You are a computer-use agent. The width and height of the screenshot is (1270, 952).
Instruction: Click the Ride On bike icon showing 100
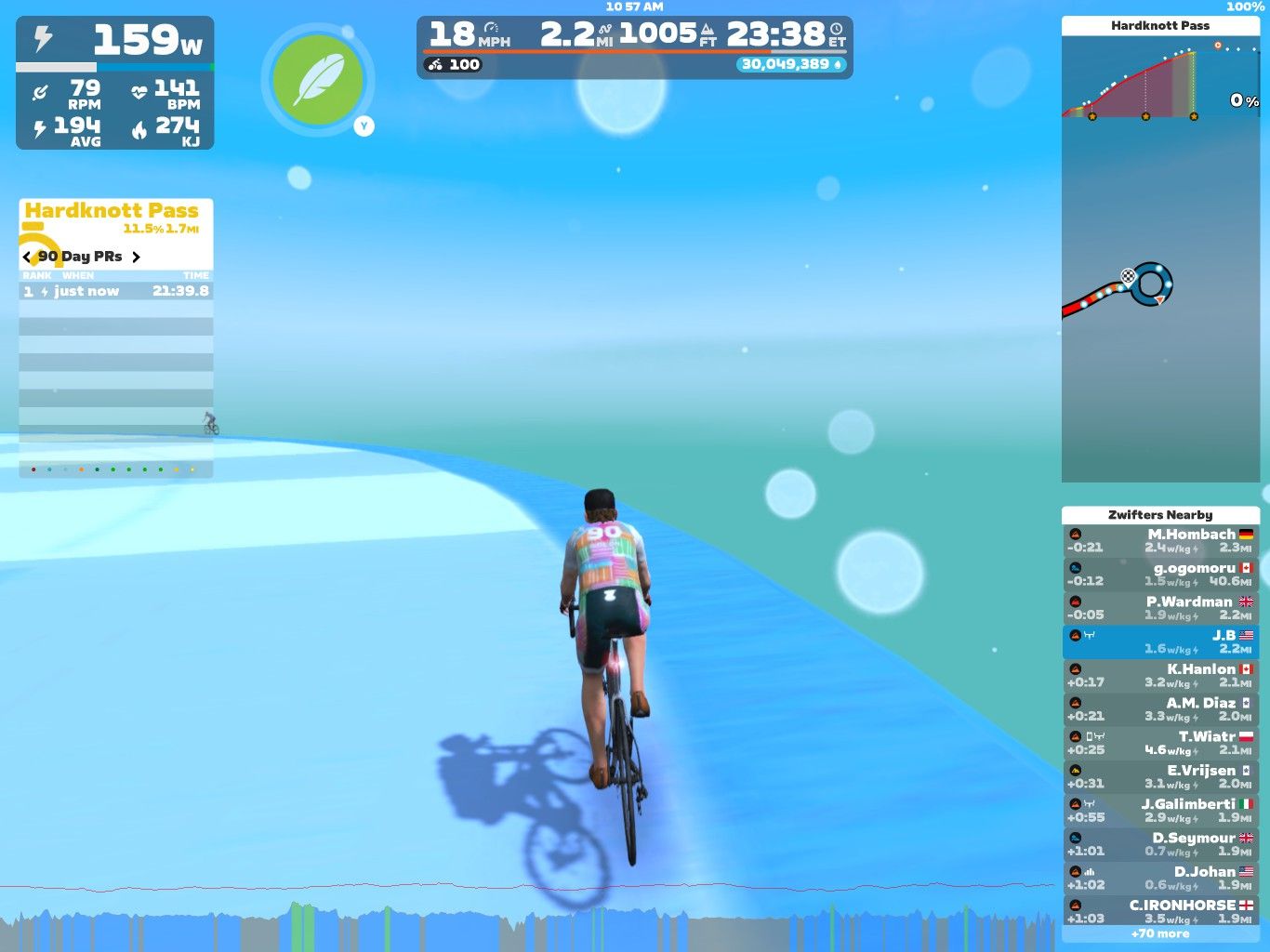click(436, 64)
